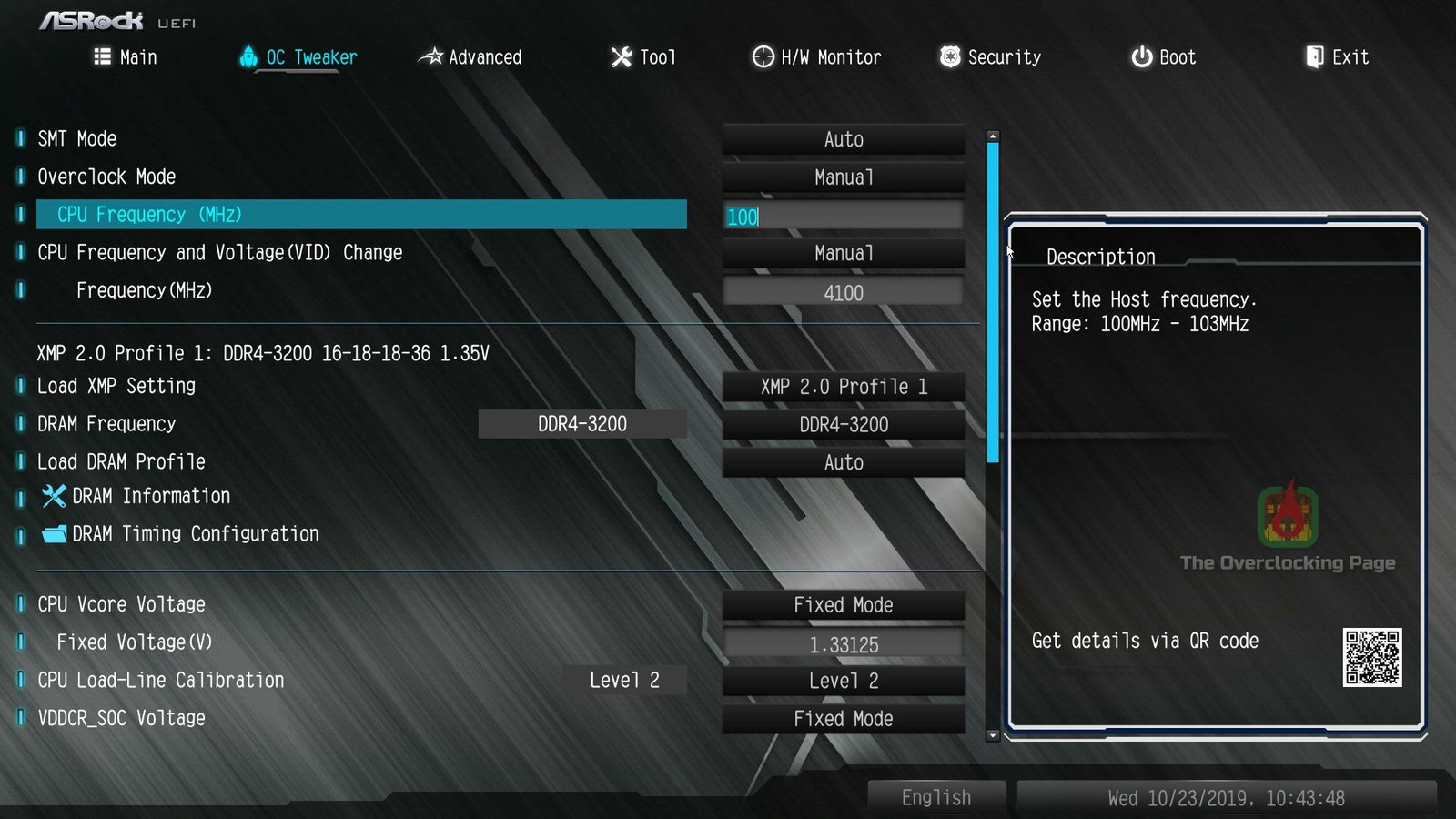The height and width of the screenshot is (819, 1456).
Task: Open the SMT Mode Auto dropdown
Action: coord(843,138)
